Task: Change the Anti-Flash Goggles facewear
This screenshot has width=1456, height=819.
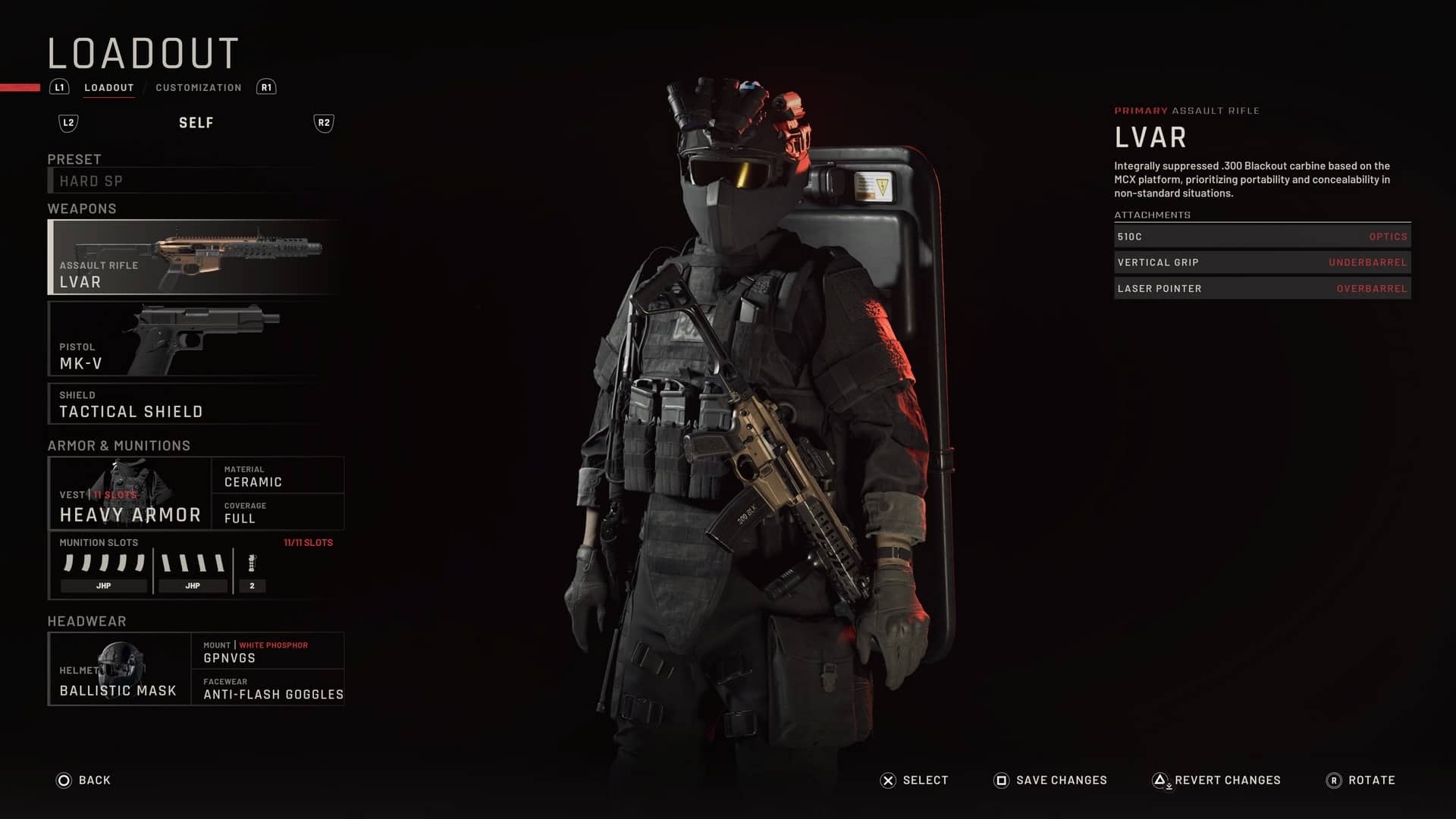Action: [268, 688]
